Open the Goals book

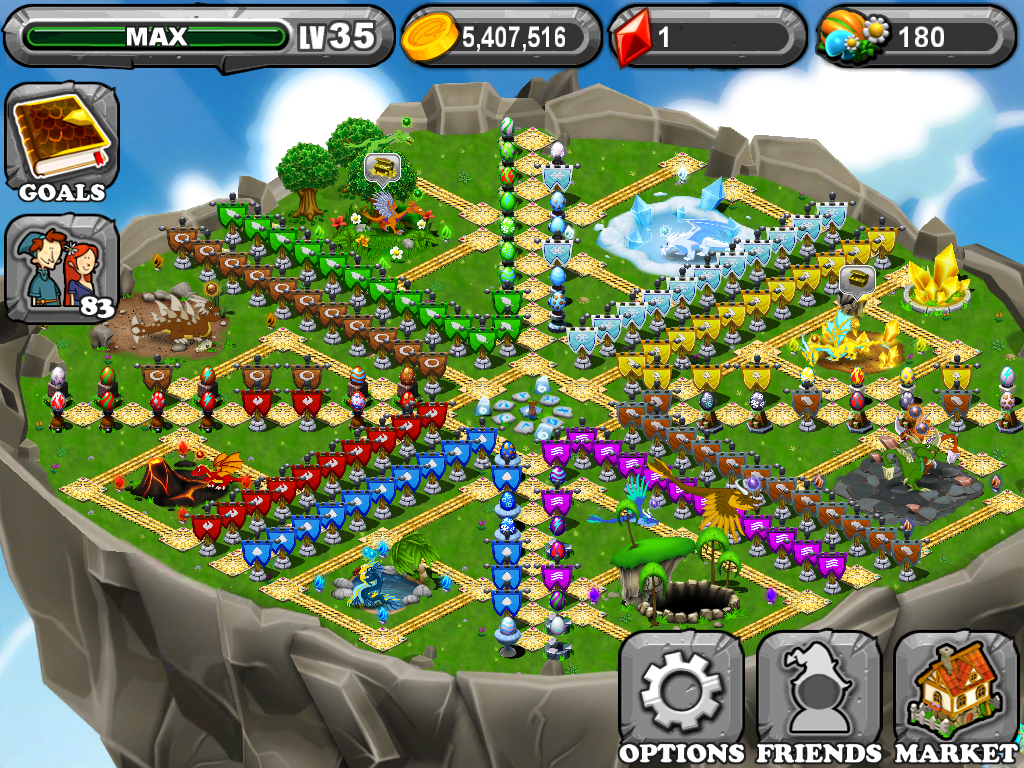(62, 140)
